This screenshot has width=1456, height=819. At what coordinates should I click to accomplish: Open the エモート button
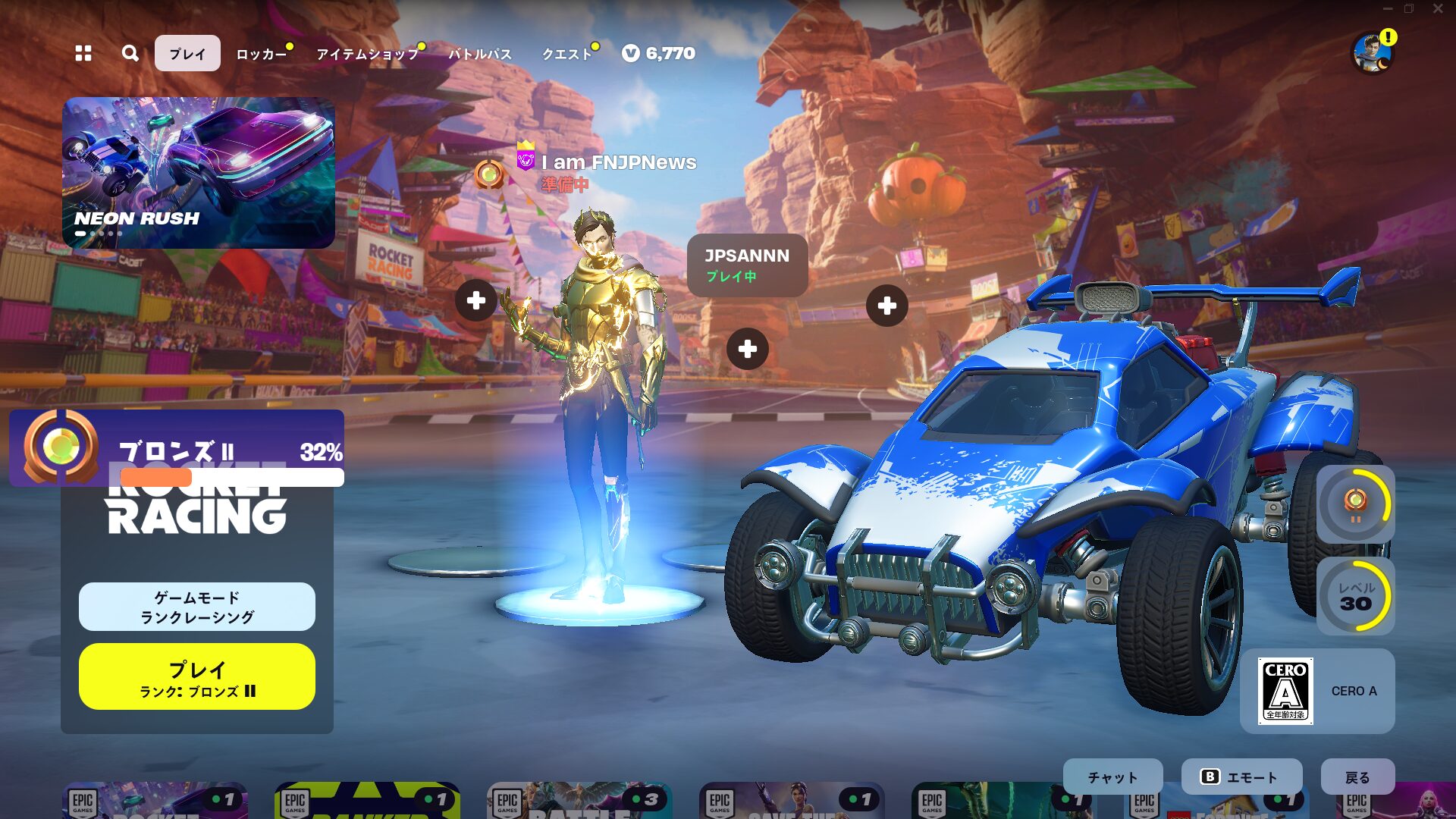coord(1241,777)
